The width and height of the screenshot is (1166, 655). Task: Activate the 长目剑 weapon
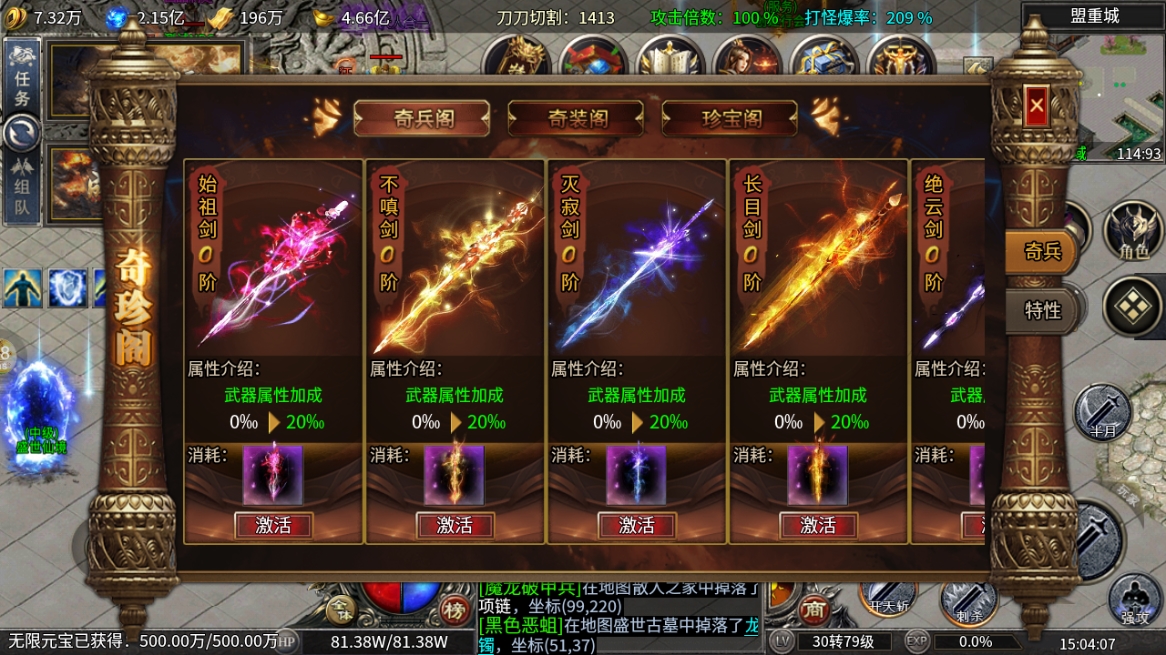coord(818,525)
